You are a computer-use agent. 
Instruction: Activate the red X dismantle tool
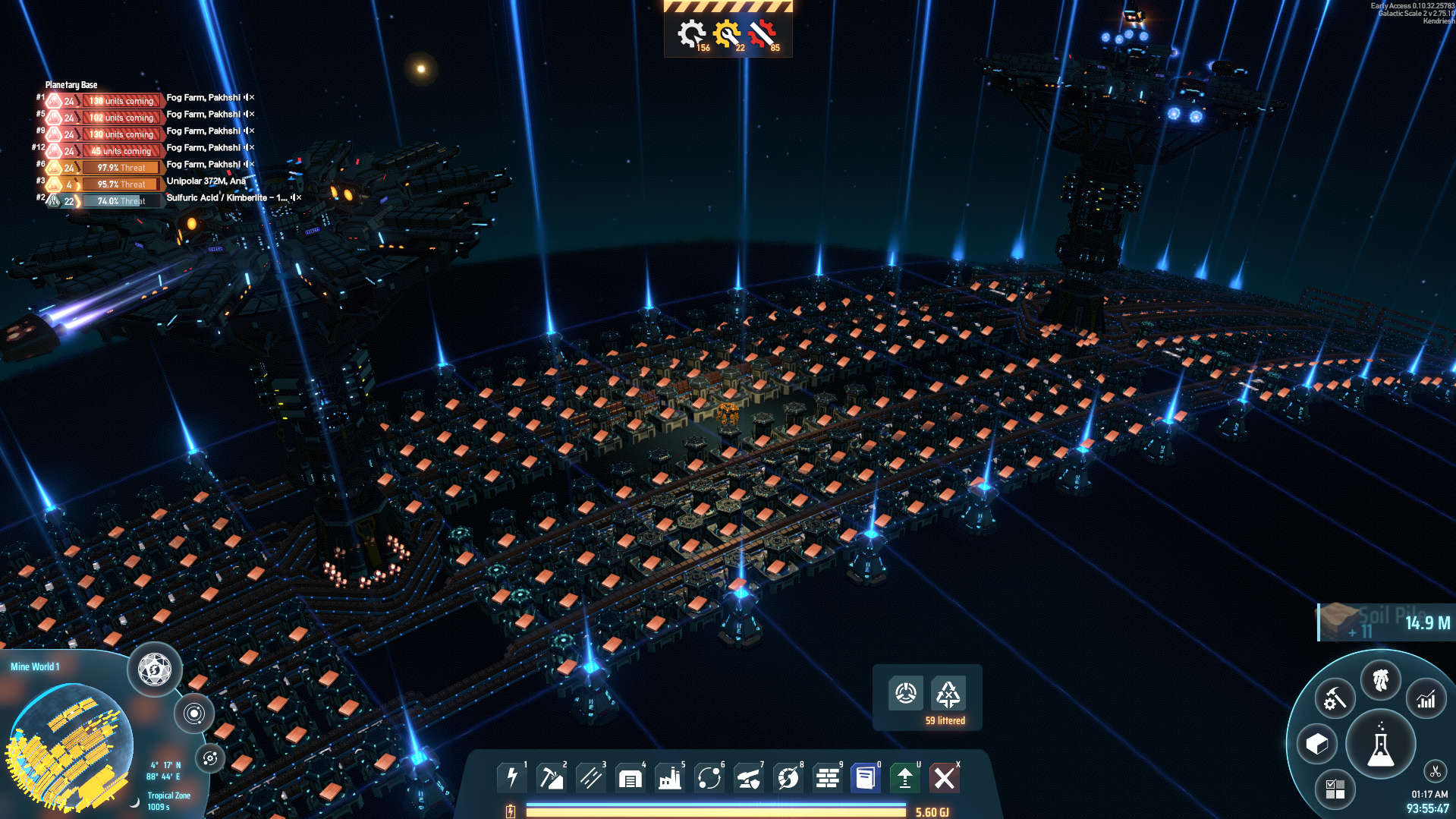(945, 778)
